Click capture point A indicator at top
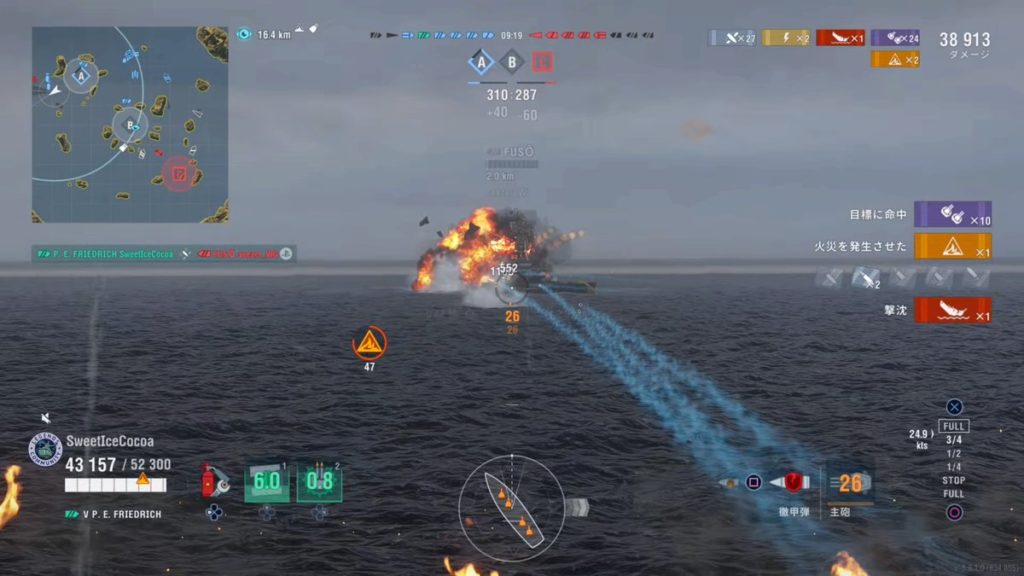1024x576 pixels. click(x=482, y=63)
